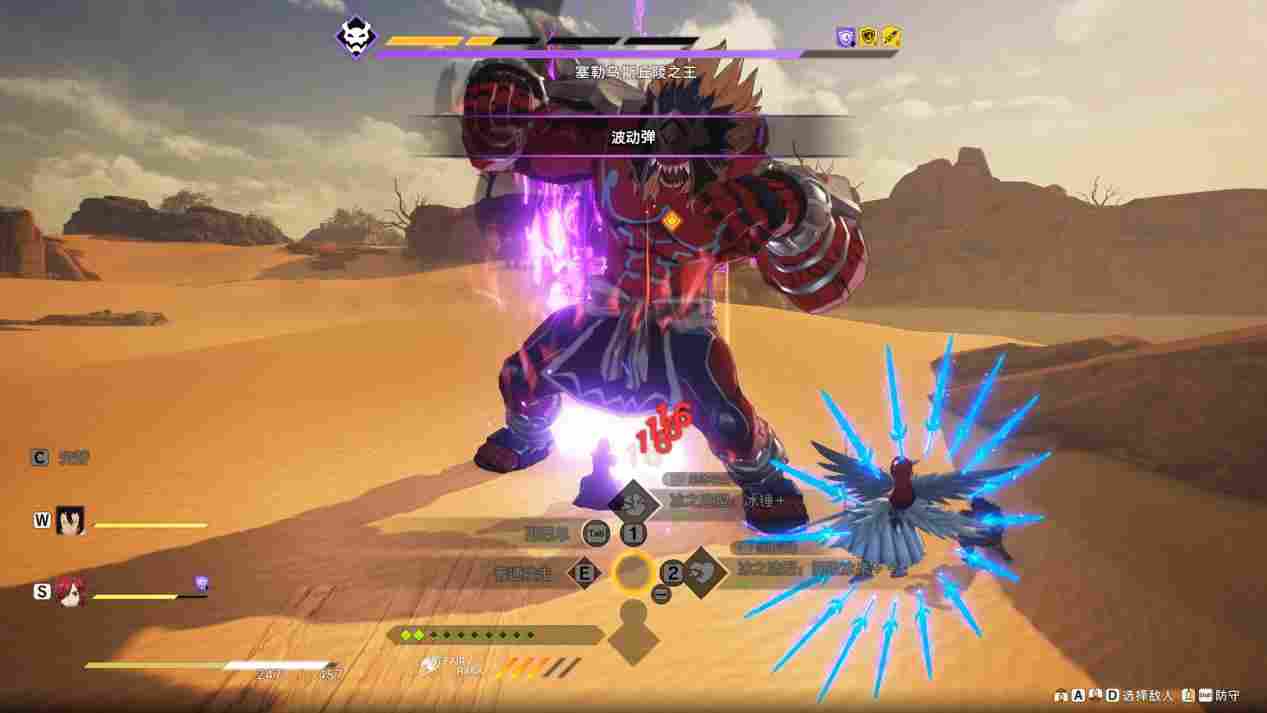Screen dimensions: 1267x713
Task: Click the glowing yellow center command ring
Action: tap(633, 572)
